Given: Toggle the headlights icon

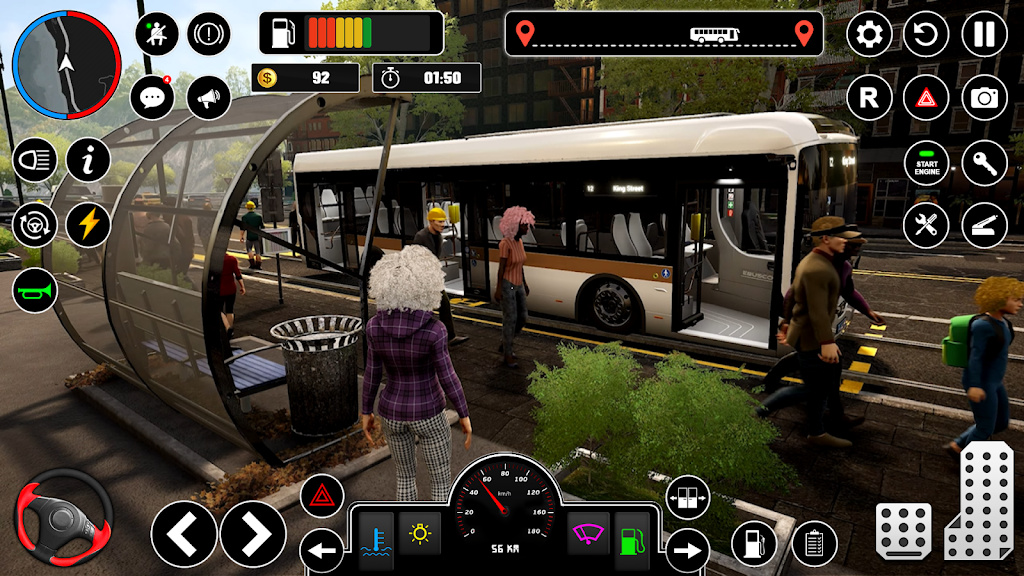Looking at the screenshot, I should [34, 161].
